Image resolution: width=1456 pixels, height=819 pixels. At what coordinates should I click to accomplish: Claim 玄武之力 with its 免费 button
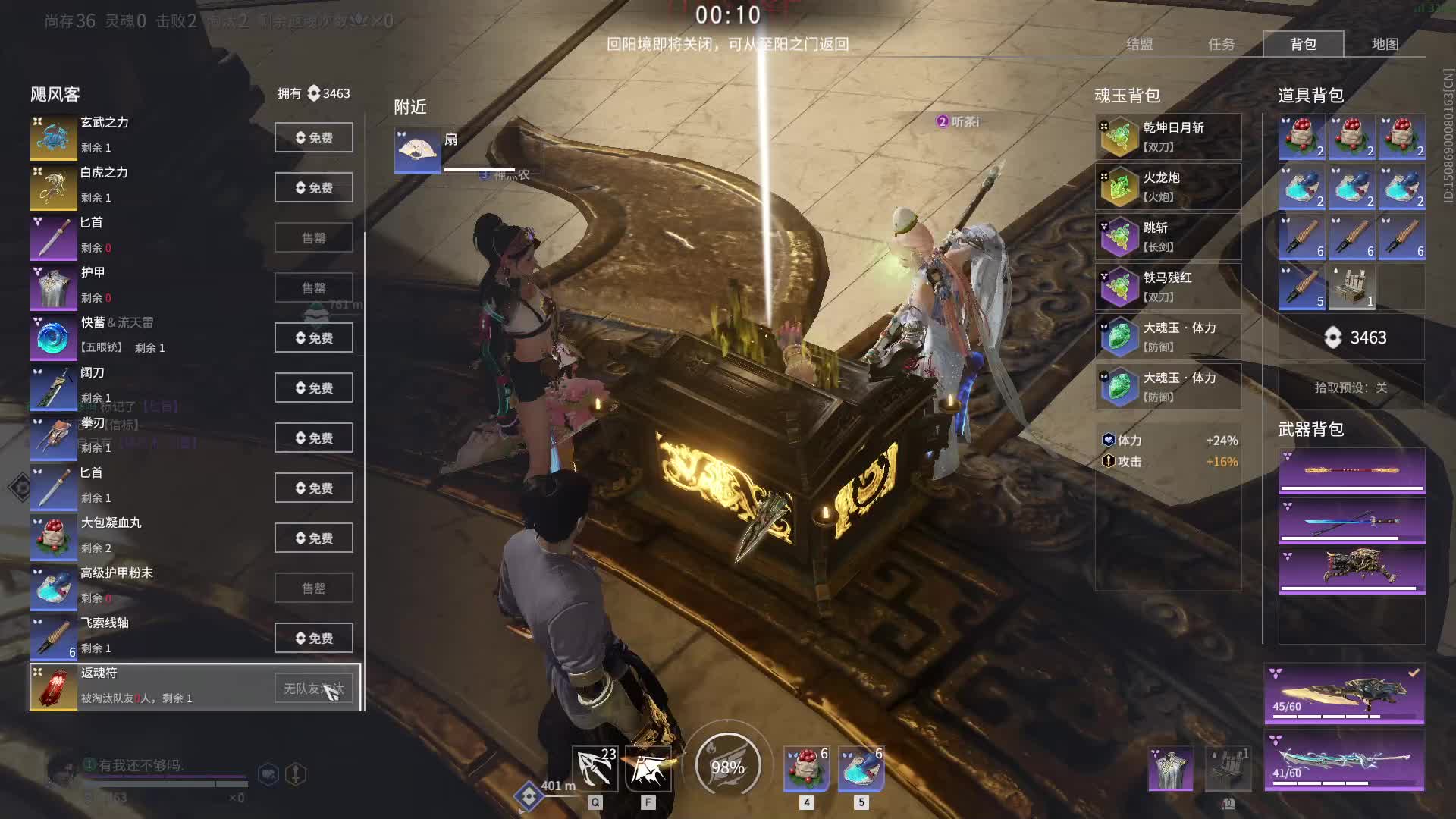pyautogui.click(x=313, y=137)
